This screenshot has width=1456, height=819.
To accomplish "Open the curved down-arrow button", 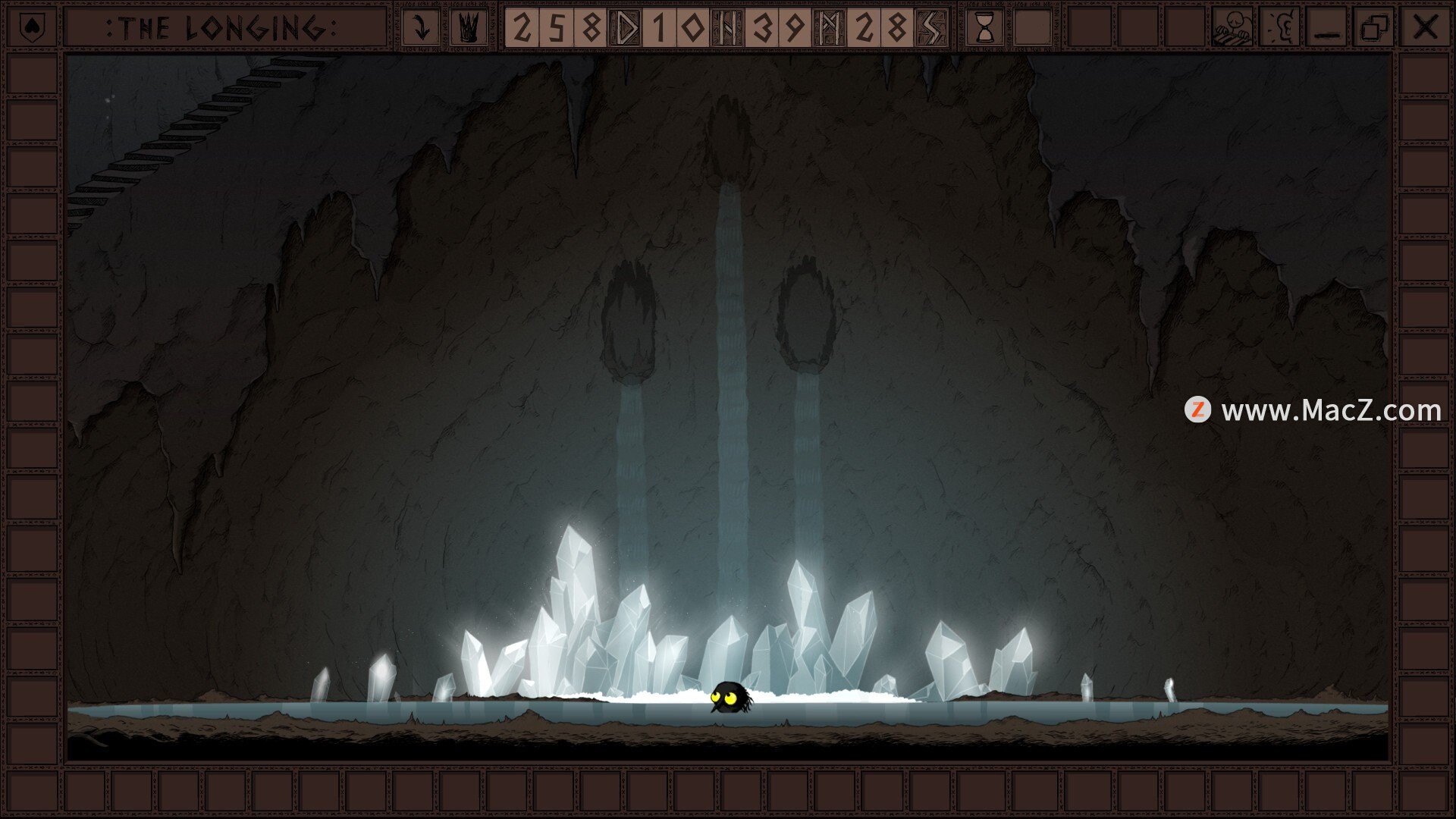I will coord(422,28).
